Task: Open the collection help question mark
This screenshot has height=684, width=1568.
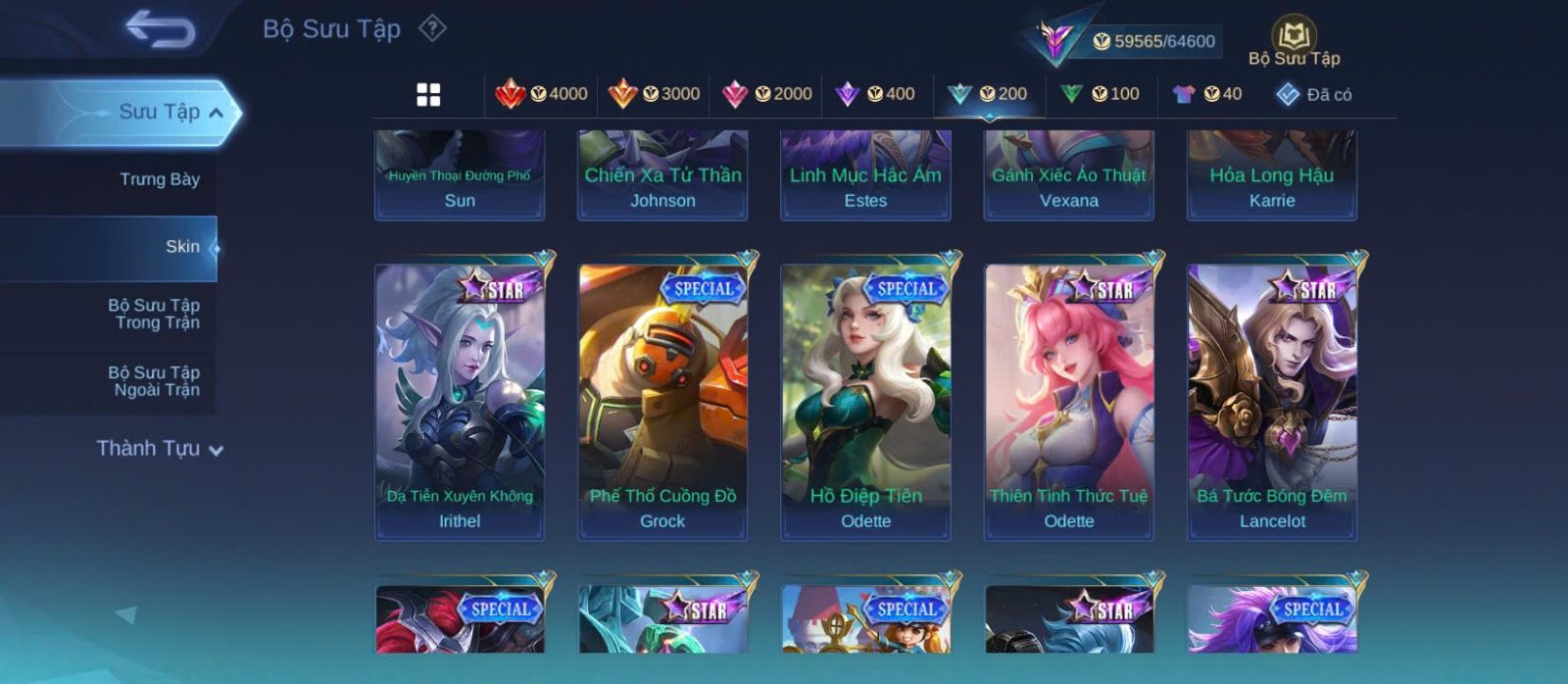Action: tap(432, 28)
